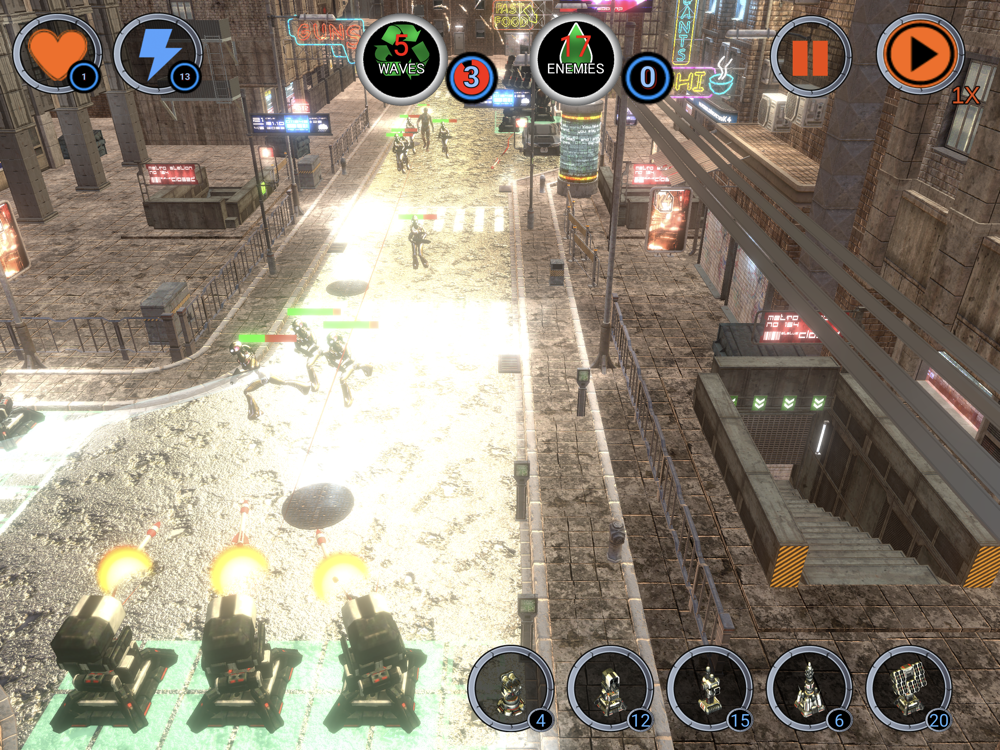Select the tower costing 4 energy
This screenshot has width=1000, height=750.
510,688
